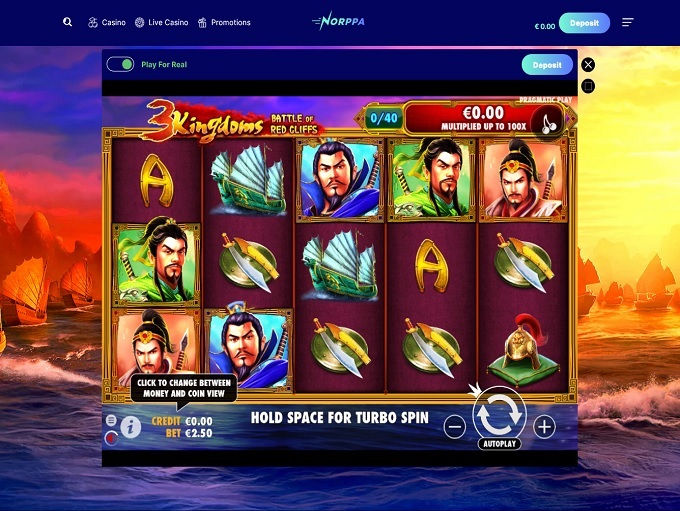Close the game window with the X
This screenshot has height=511, width=680.
[588, 64]
